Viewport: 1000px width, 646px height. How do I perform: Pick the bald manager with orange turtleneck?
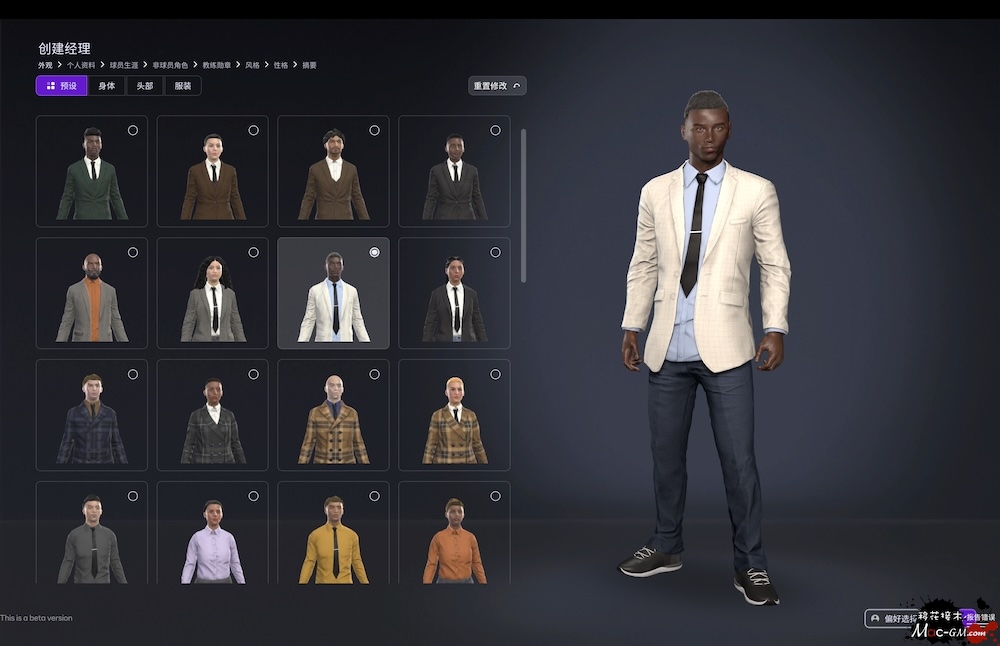pyautogui.click(x=92, y=293)
